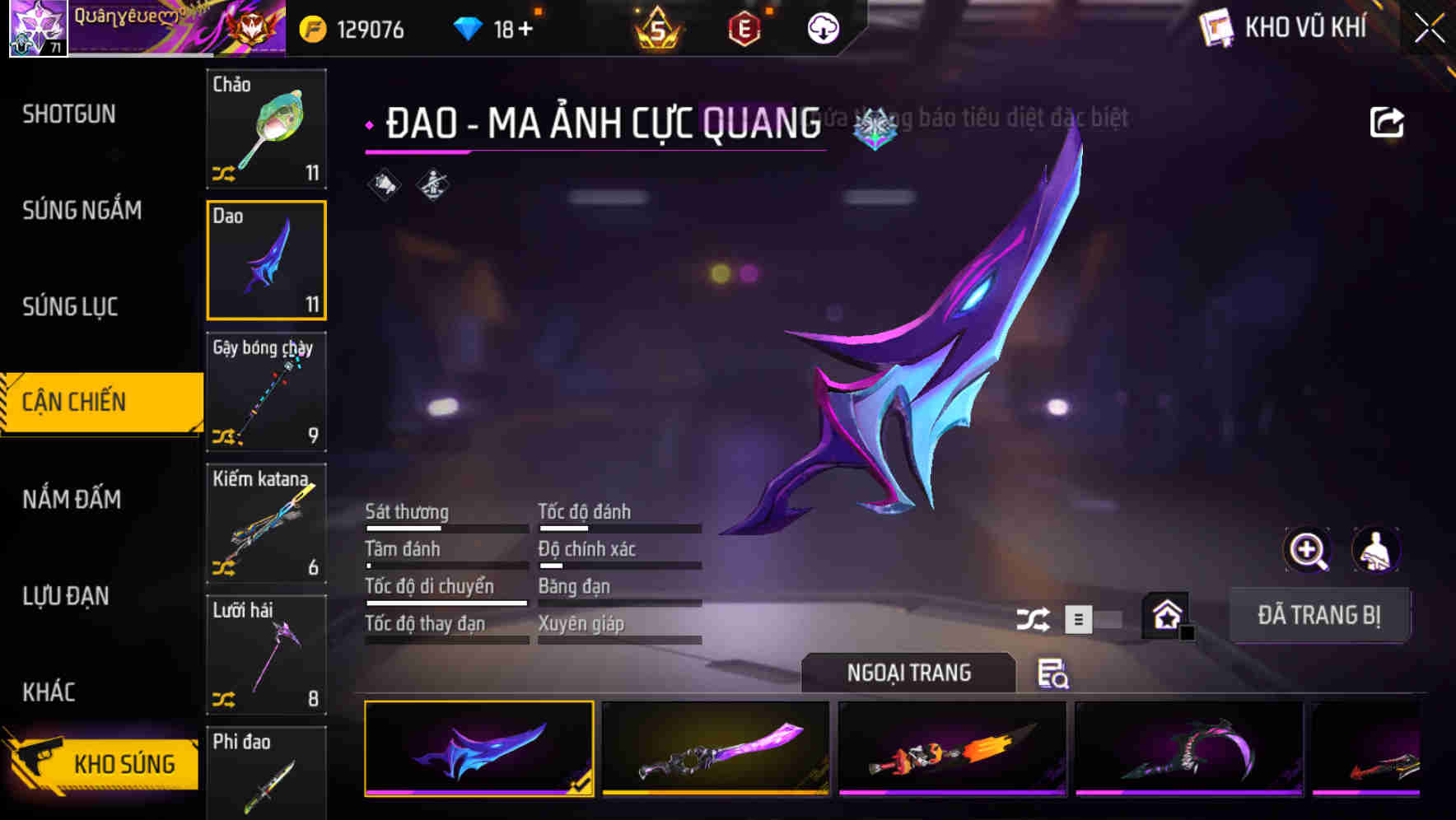The image size is (1456, 820).
Task: Click the rank 5 crown badge
Action: pos(659,27)
